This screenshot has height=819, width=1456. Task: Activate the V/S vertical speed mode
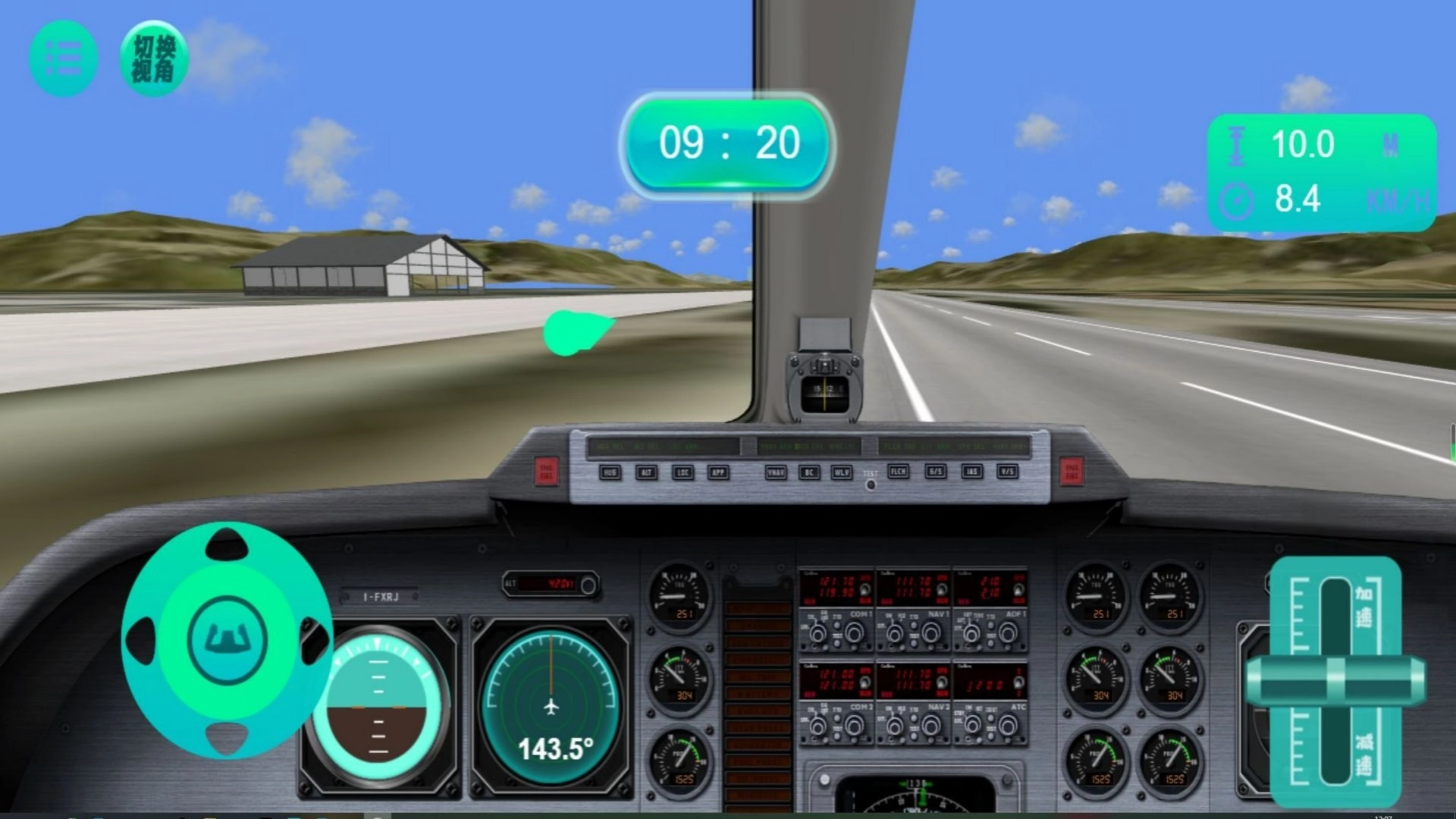click(x=1008, y=472)
